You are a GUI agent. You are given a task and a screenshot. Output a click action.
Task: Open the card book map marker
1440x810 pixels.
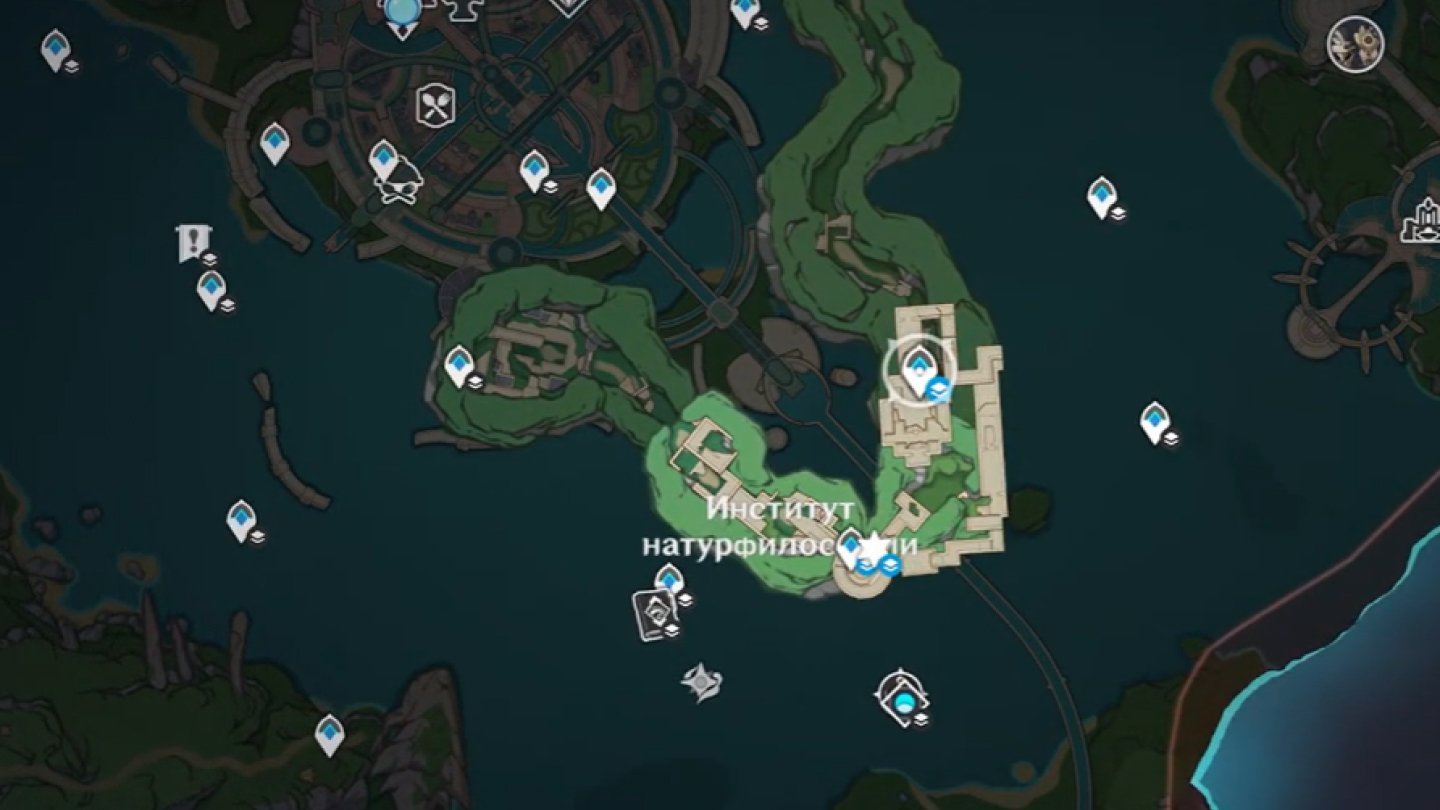654,612
